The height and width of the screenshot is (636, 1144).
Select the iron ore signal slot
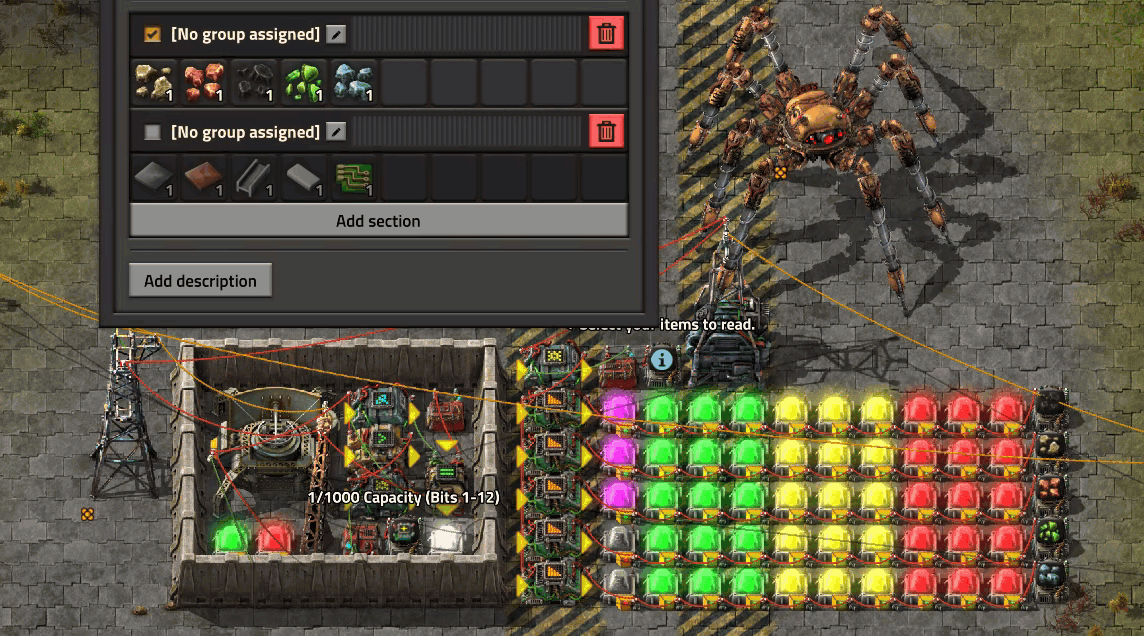355,82
